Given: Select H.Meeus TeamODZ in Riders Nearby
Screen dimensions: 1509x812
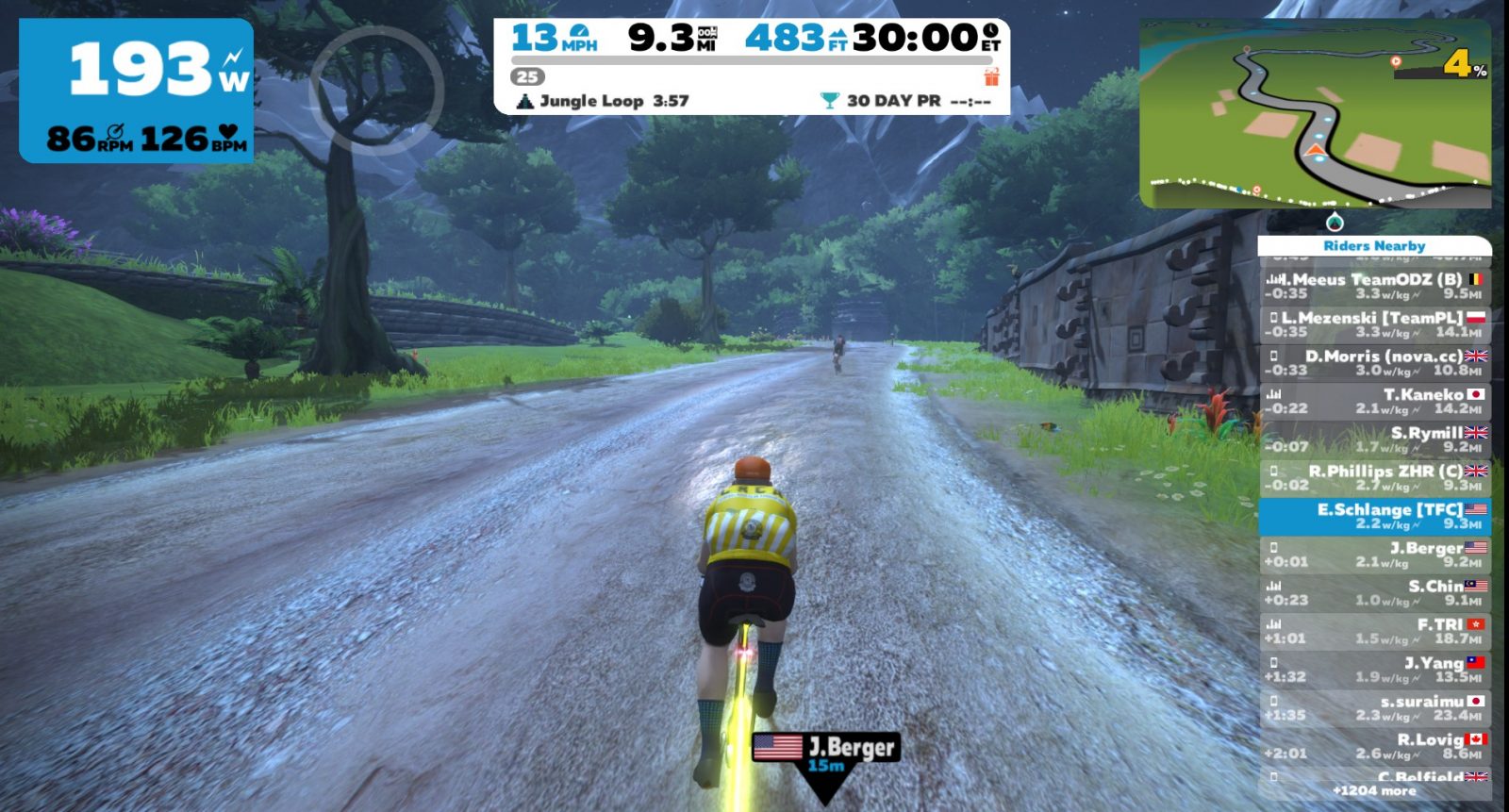Looking at the screenshot, I should click(1374, 286).
